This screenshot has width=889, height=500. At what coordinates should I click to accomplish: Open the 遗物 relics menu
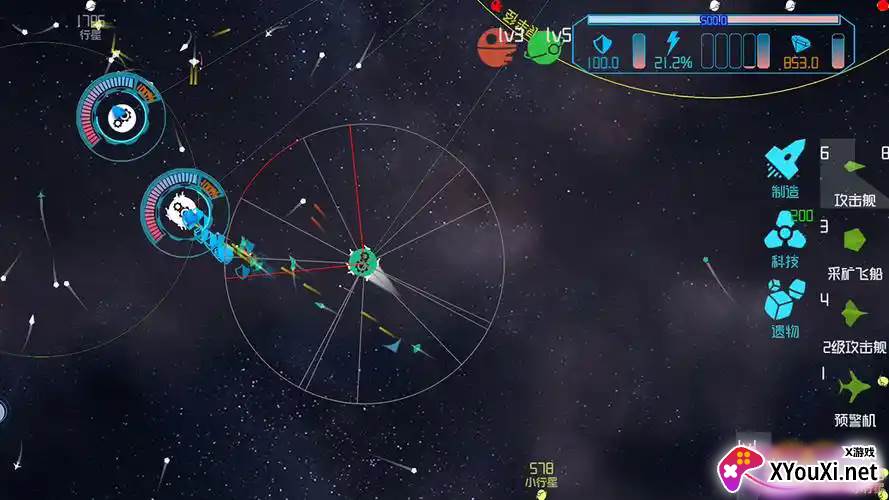tap(785, 303)
